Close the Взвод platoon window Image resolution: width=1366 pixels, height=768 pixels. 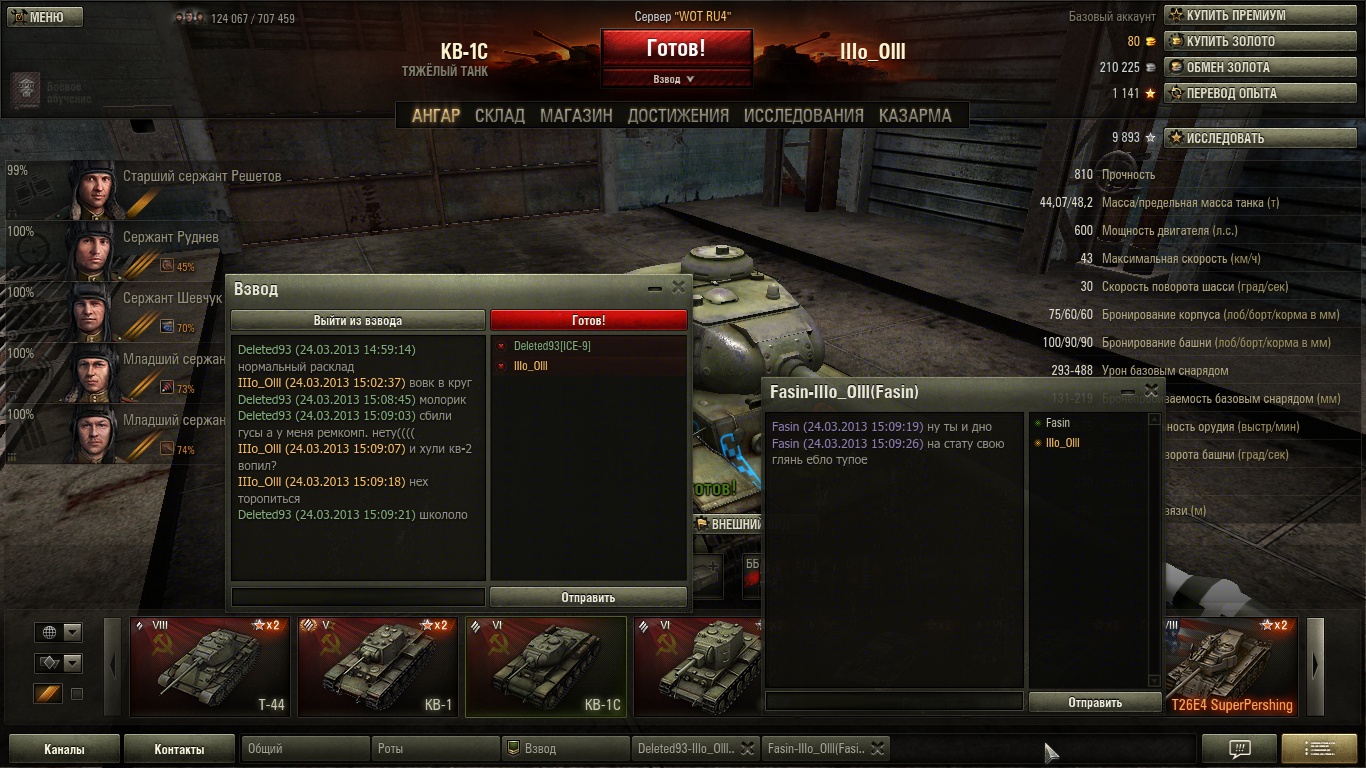(679, 288)
